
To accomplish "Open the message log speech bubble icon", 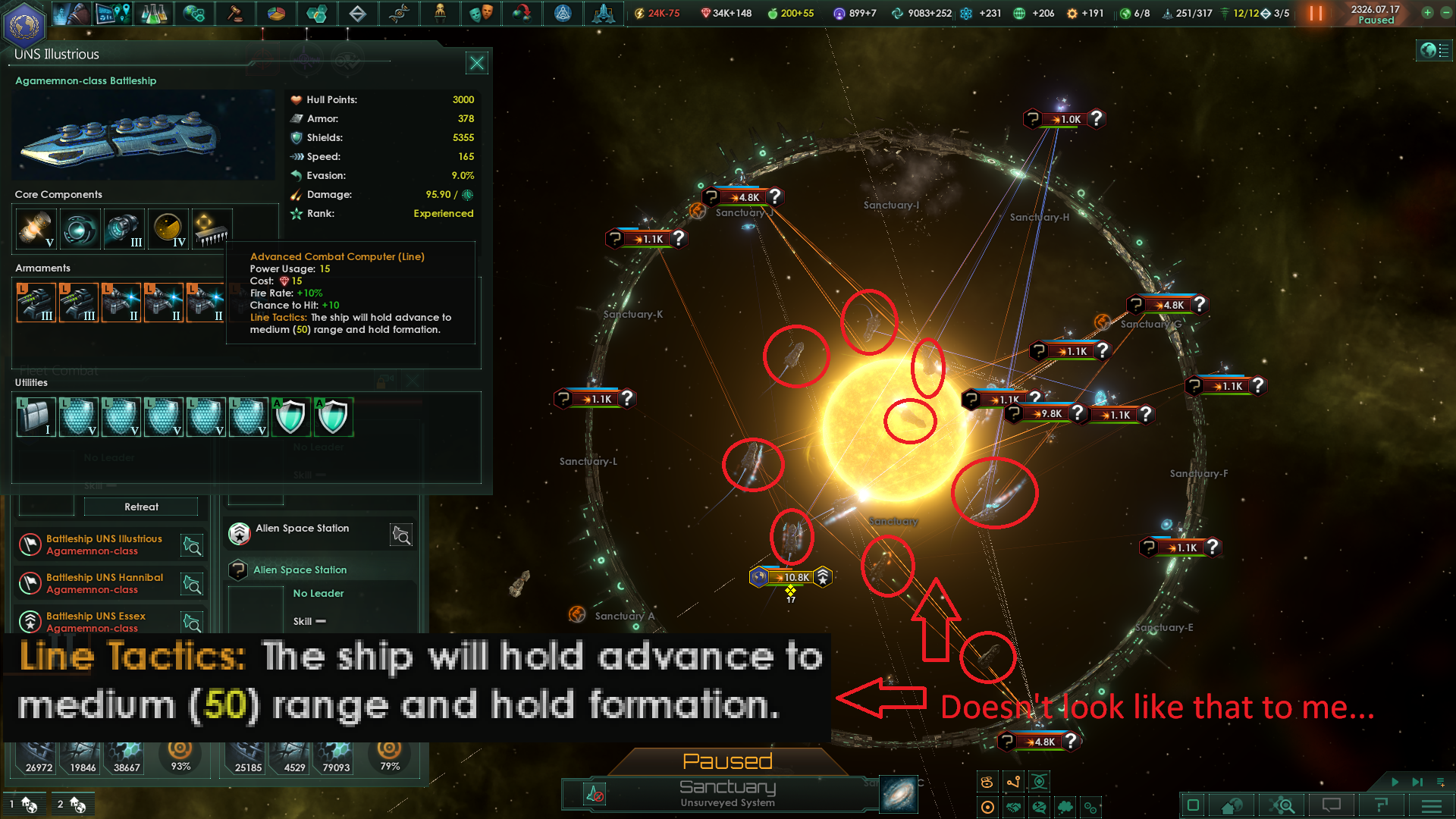I will (x=1332, y=805).
